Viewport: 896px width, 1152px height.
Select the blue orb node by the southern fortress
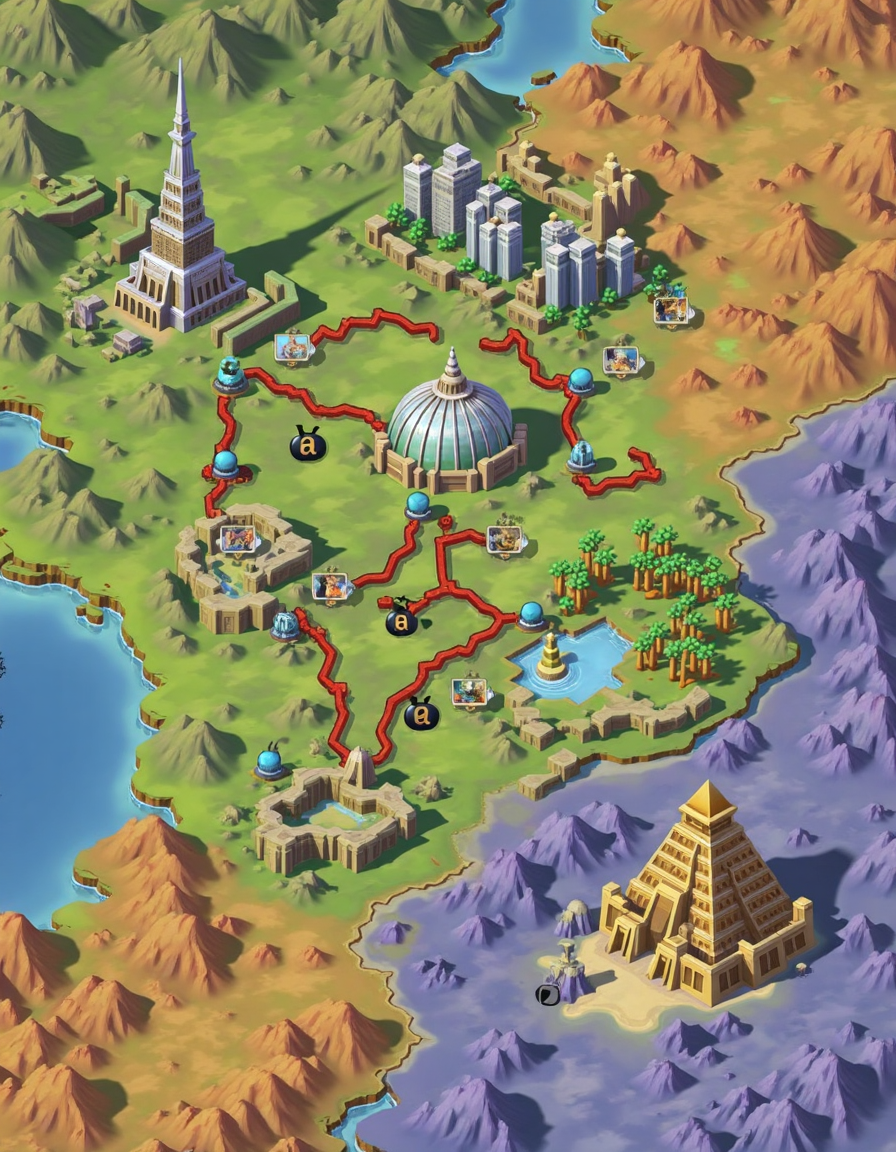[269, 763]
